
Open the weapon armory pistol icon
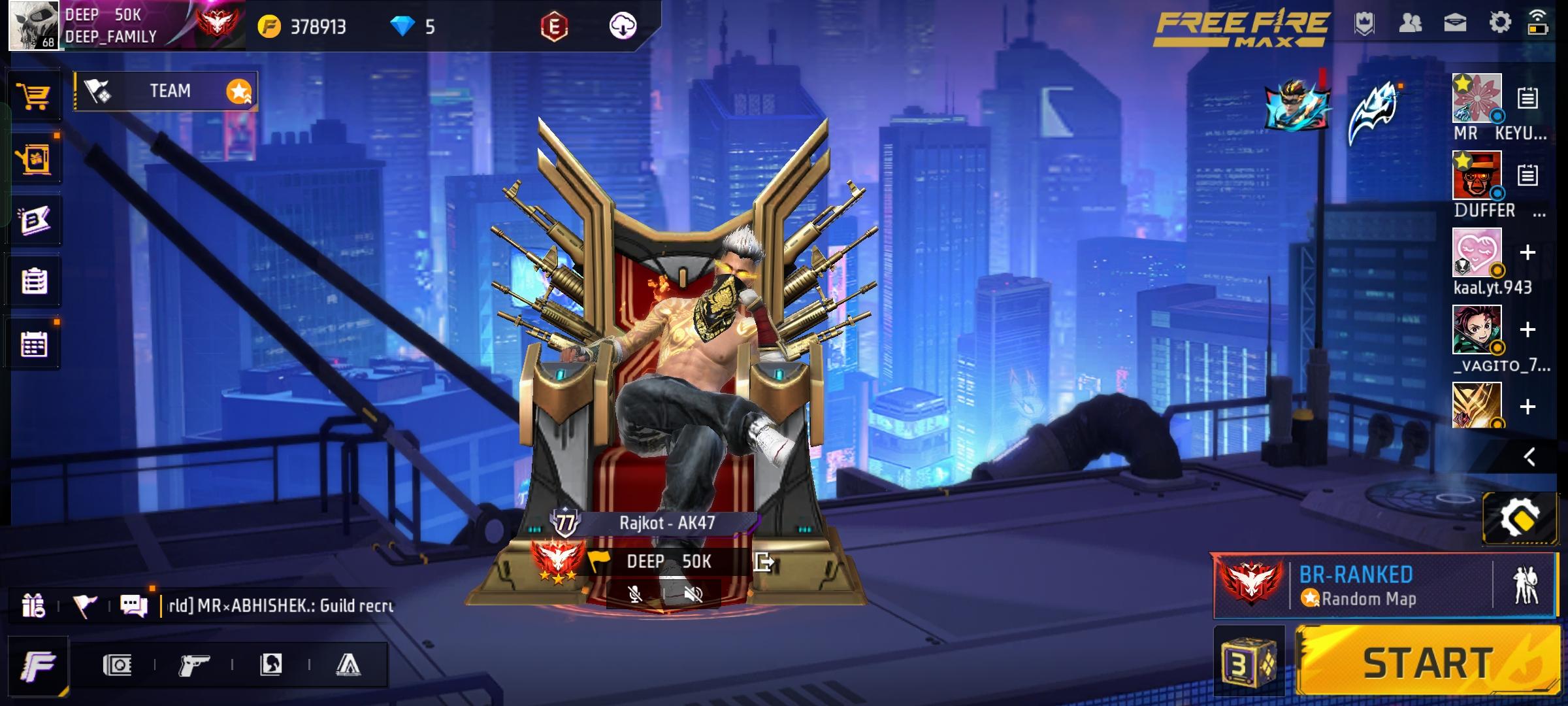tap(193, 665)
